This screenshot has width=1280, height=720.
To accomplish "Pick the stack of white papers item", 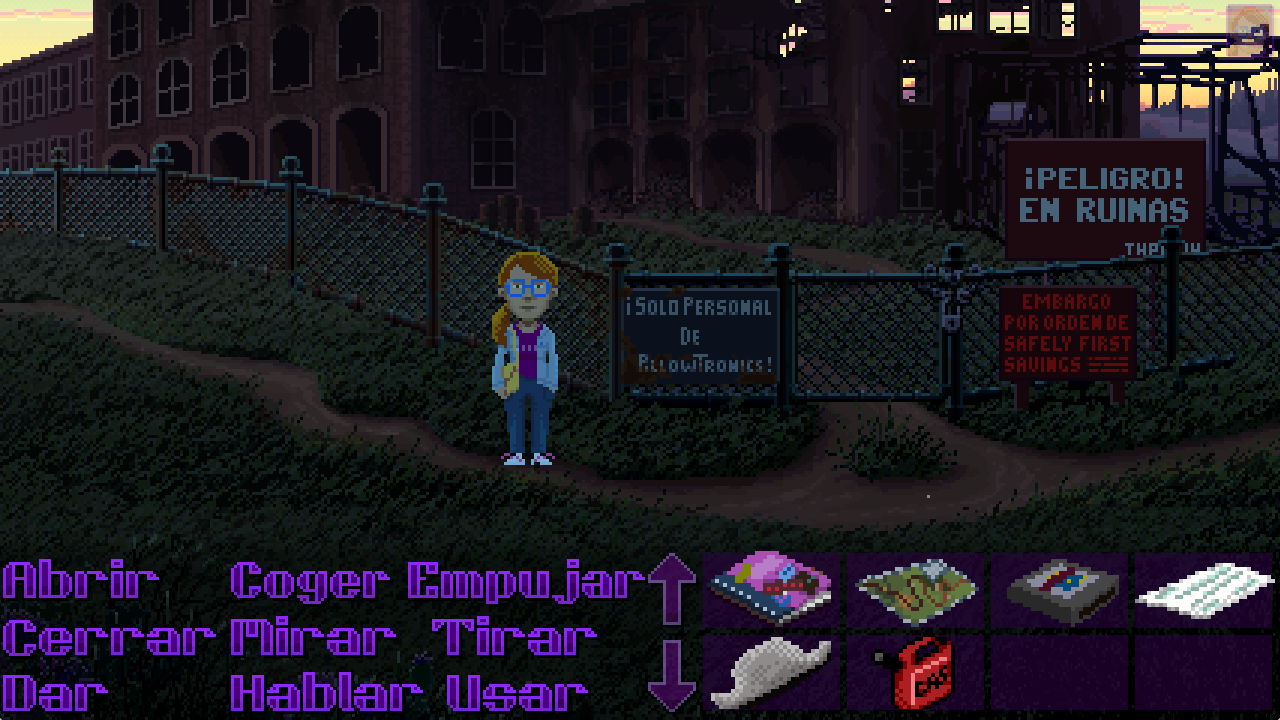I will click(x=1205, y=591).
